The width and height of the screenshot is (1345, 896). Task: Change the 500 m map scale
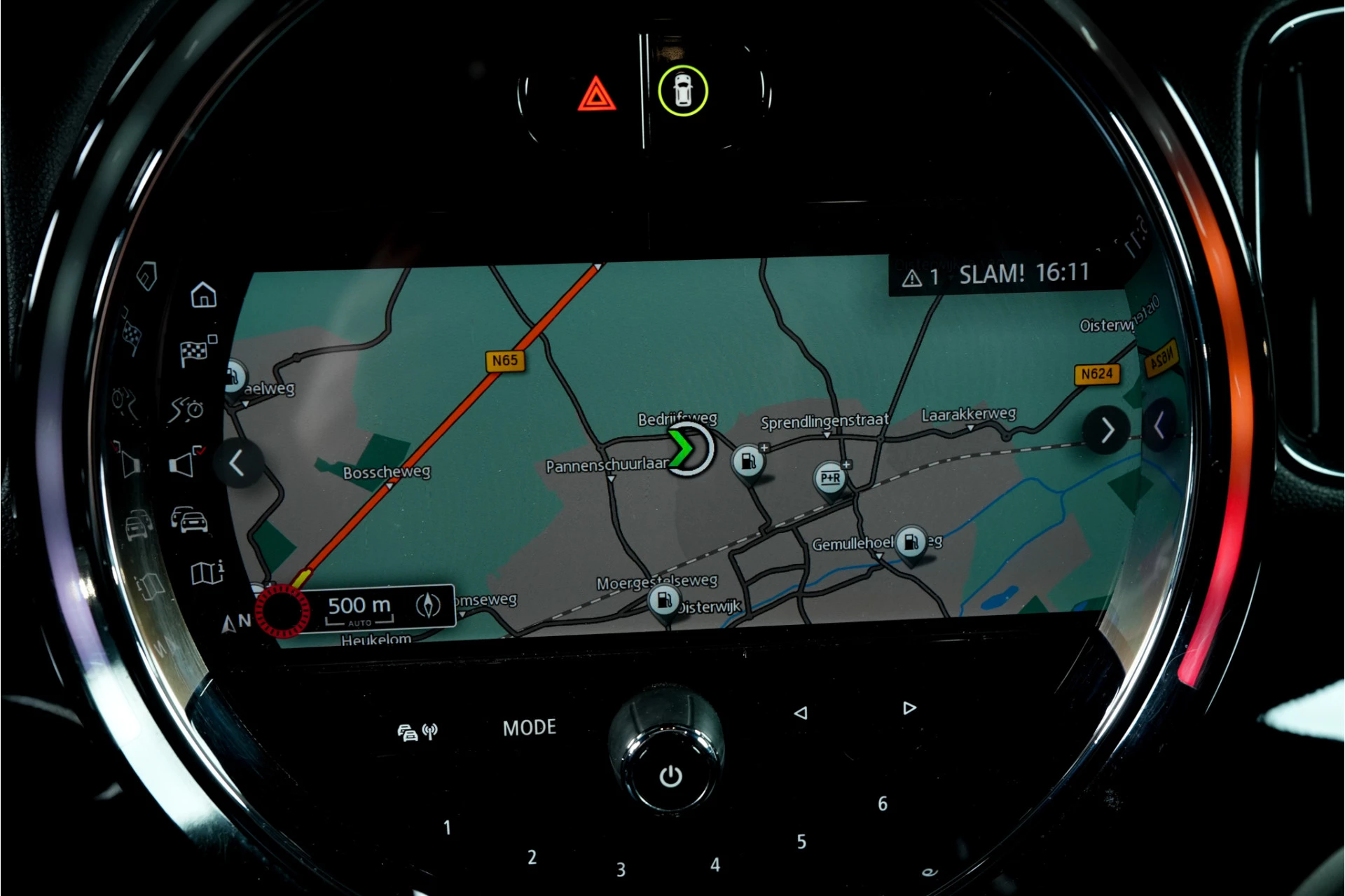click(x=359, y=607)
